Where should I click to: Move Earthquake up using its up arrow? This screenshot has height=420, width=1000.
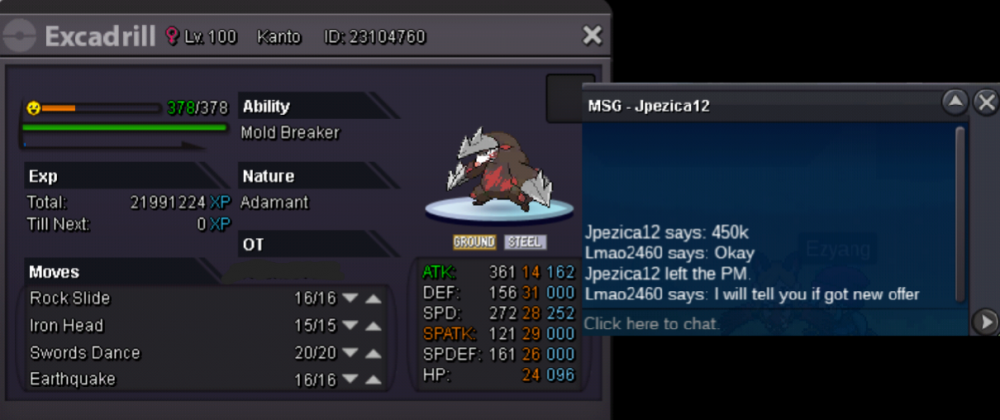point(373,380)
